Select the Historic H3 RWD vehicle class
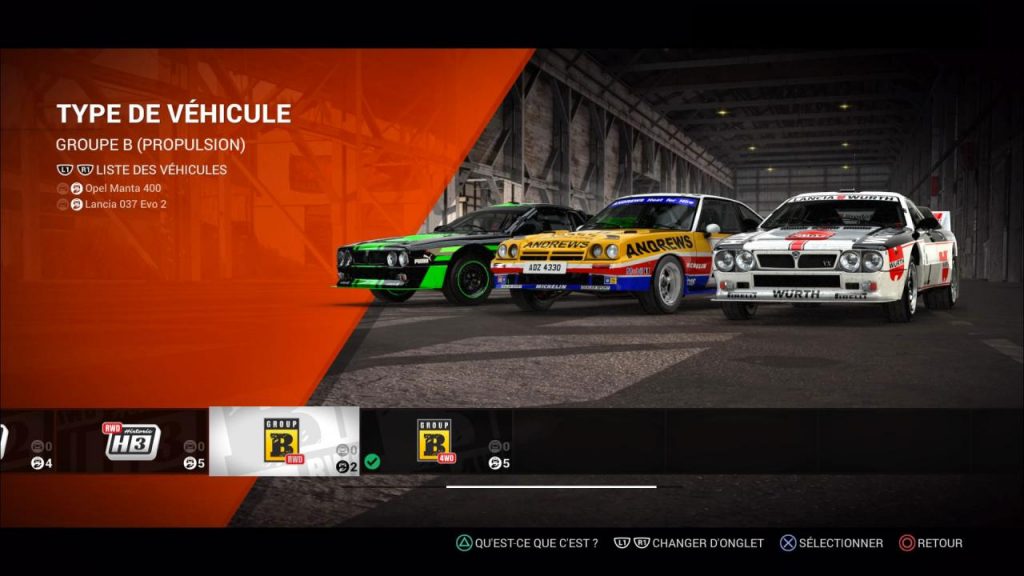1024x576 pixels. tap(133, 441)
